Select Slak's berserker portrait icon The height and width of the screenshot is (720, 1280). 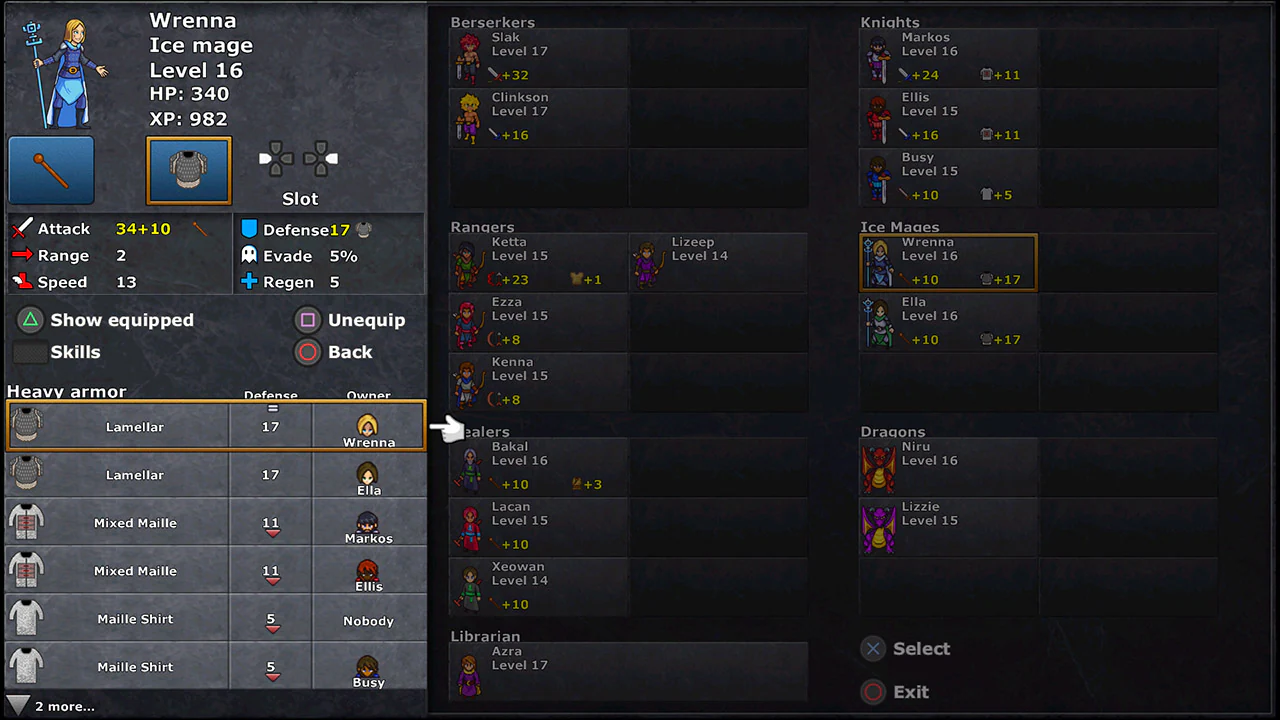(469, 55)
